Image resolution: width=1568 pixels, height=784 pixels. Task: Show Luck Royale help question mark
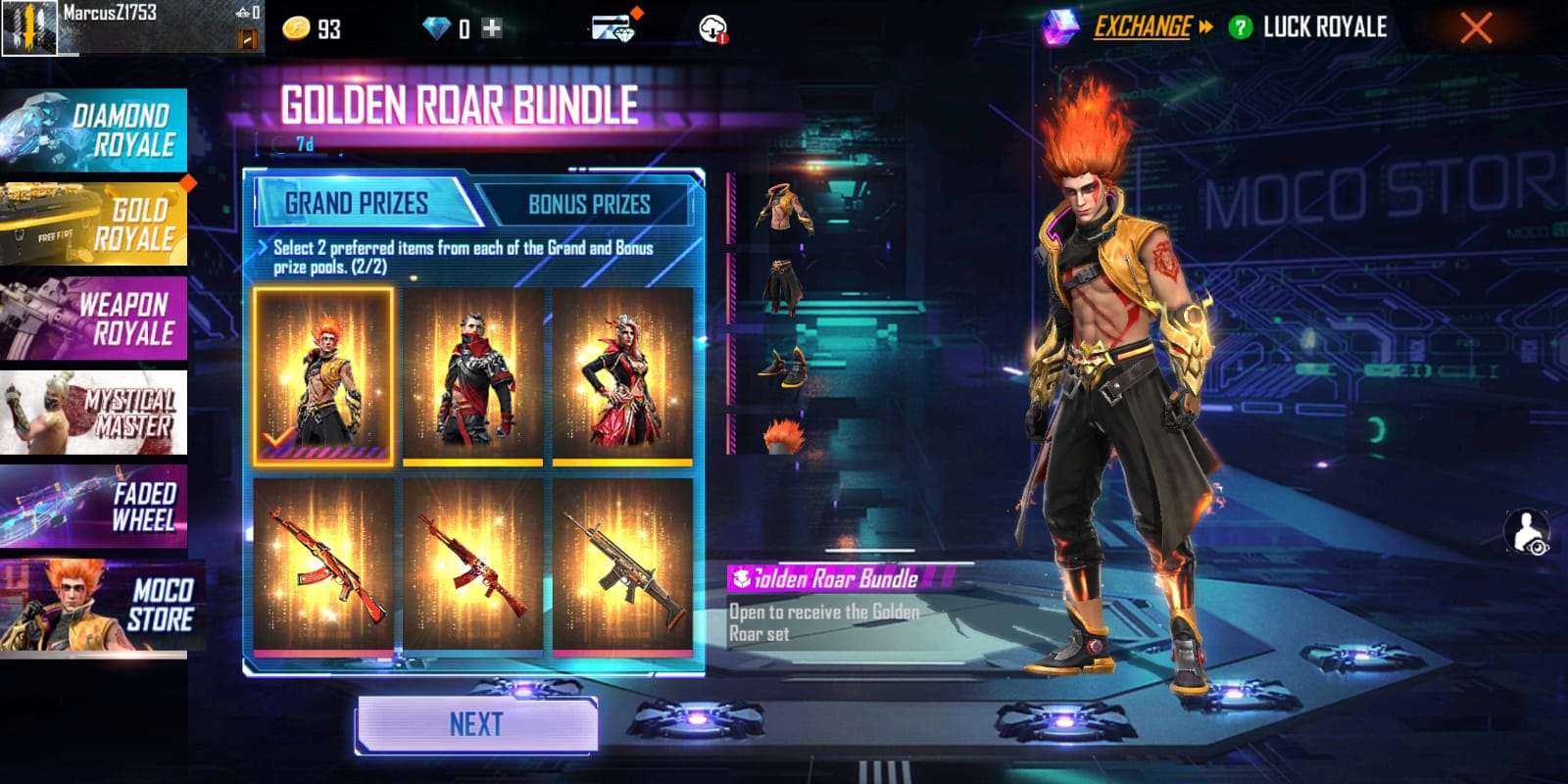pos(1240,27)
